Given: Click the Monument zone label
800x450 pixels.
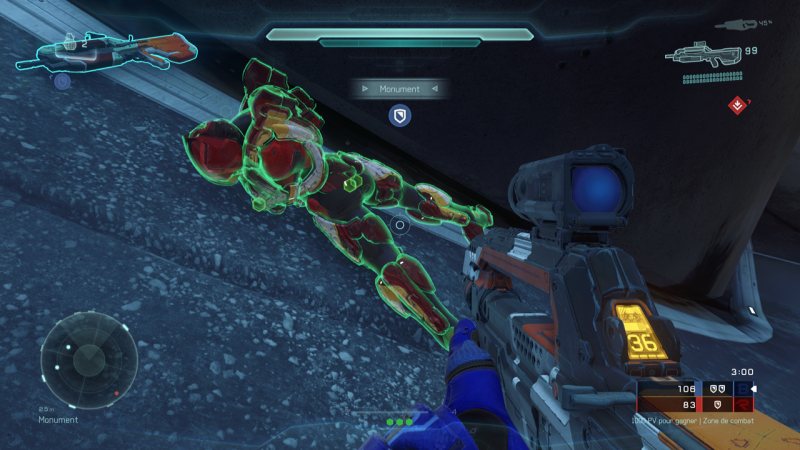Looking at the screenshot, I should click(399, 89).
